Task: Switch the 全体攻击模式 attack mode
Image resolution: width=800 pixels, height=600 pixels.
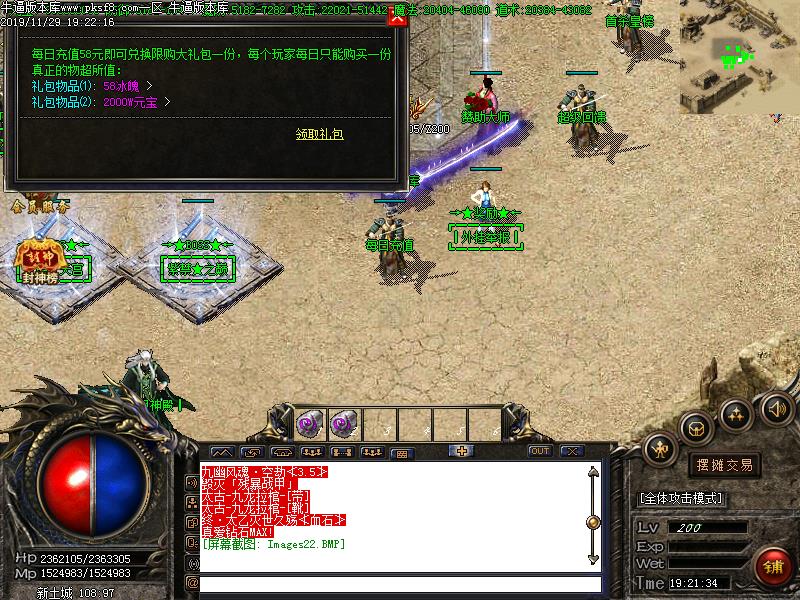Action: point(680,498)
